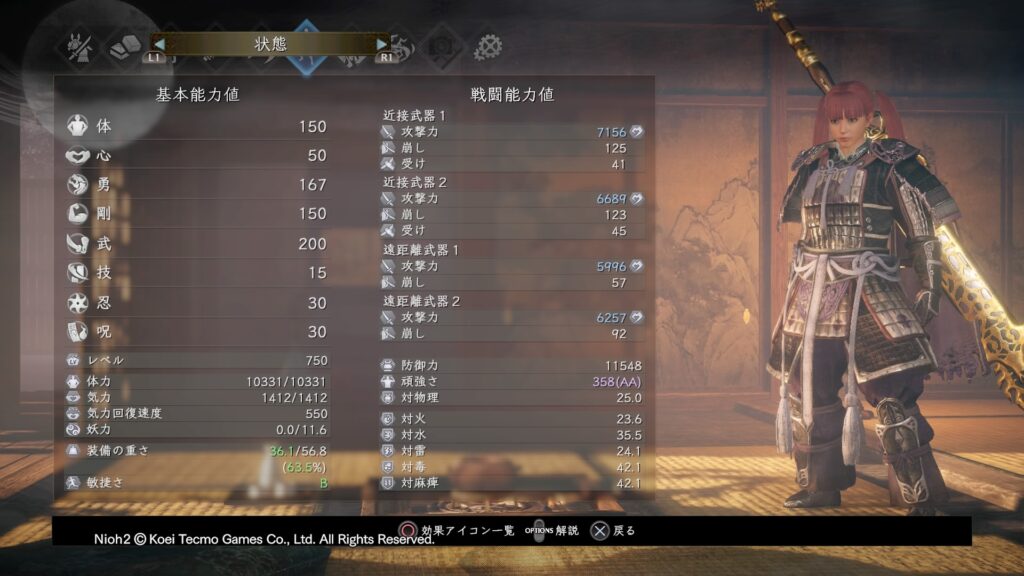Image resolution: width=1024 pixels, height=576 pixels.
Task: Open the gear-shaped system settings tab
Action: click(487, 46)
